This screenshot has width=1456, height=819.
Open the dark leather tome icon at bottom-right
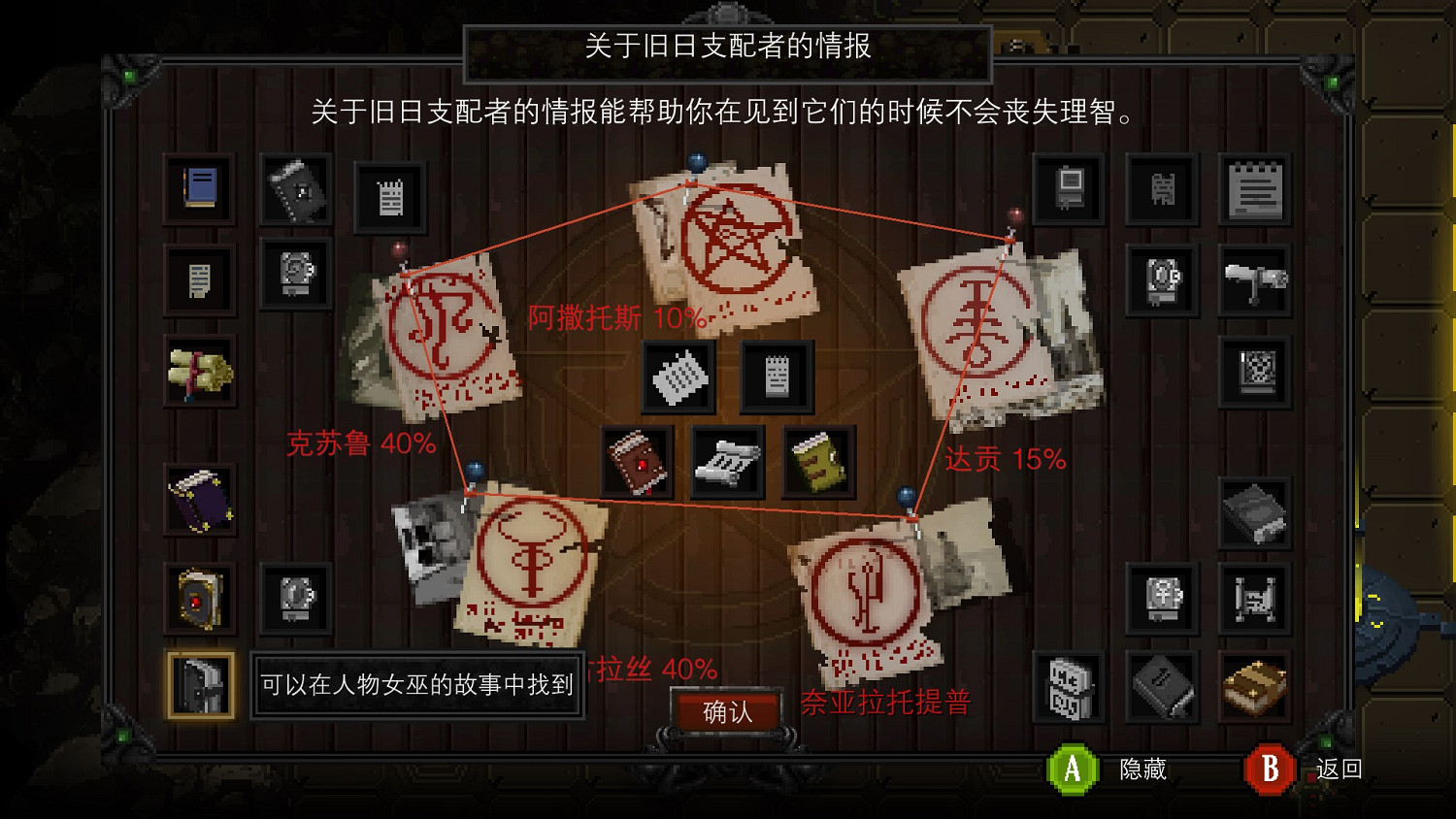1161,686
